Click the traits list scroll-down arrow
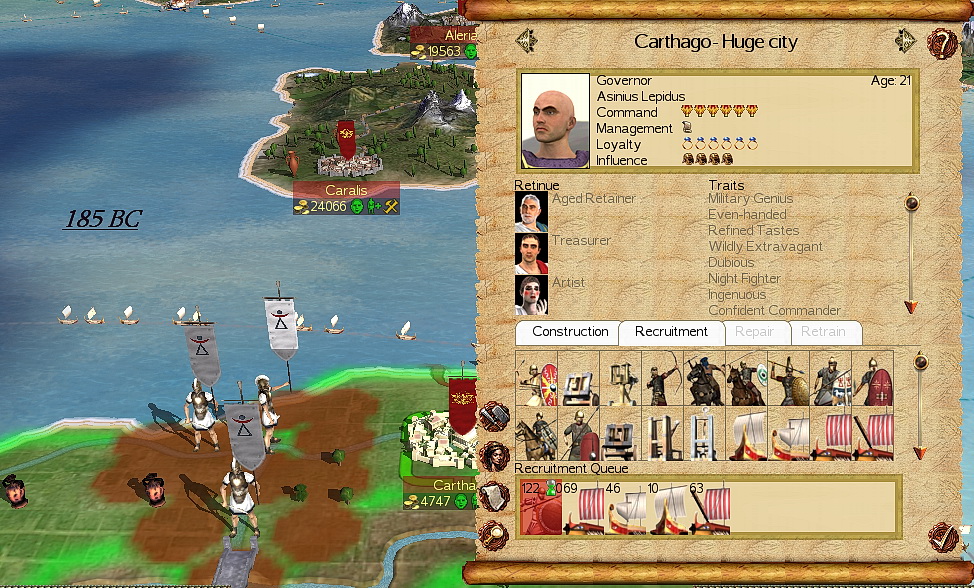Screen dimensions: 974x588 pyautogui.click(x=911, y=306)
